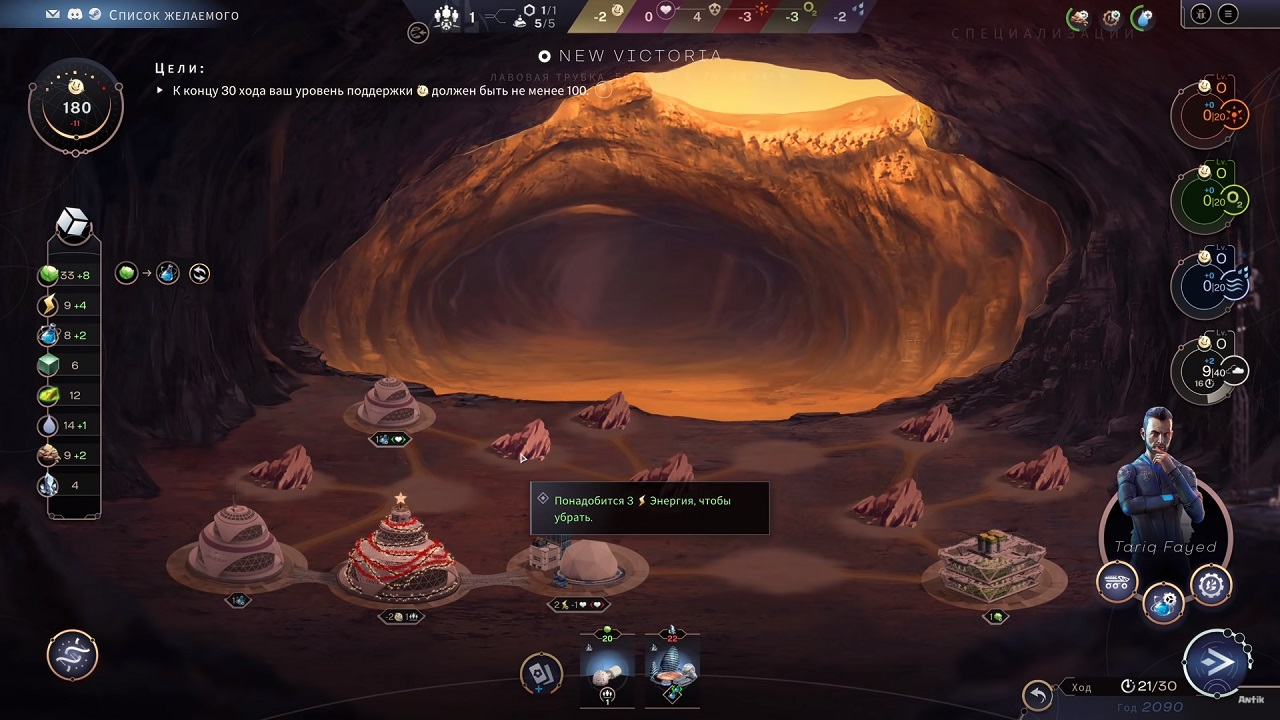Draw a new building card
Screen dimensions: 1280x720
[541, 673]
